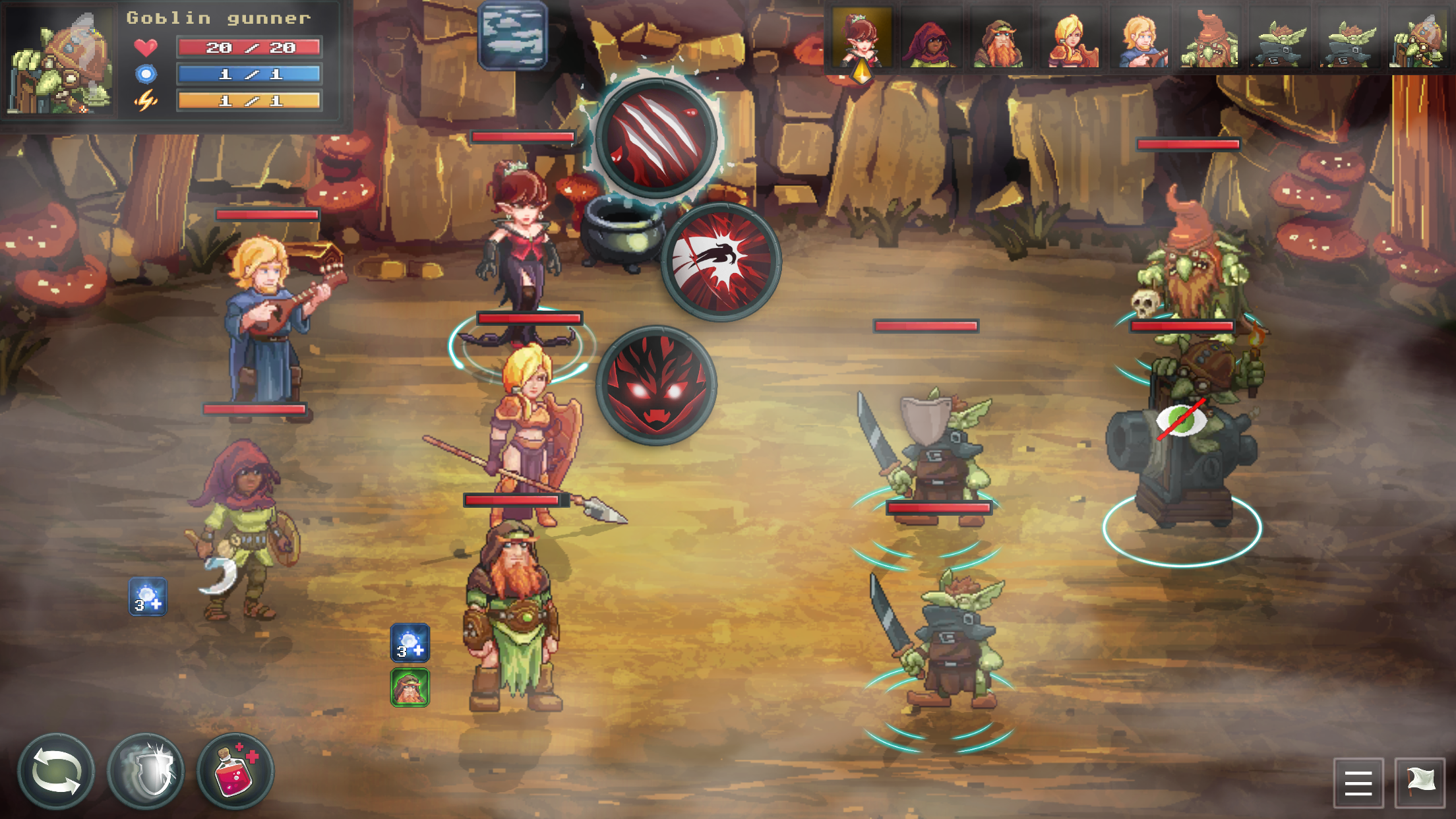Activate the claw slash ability
Viewport: 1456px width, 819px height.
[x=655, y=138]
